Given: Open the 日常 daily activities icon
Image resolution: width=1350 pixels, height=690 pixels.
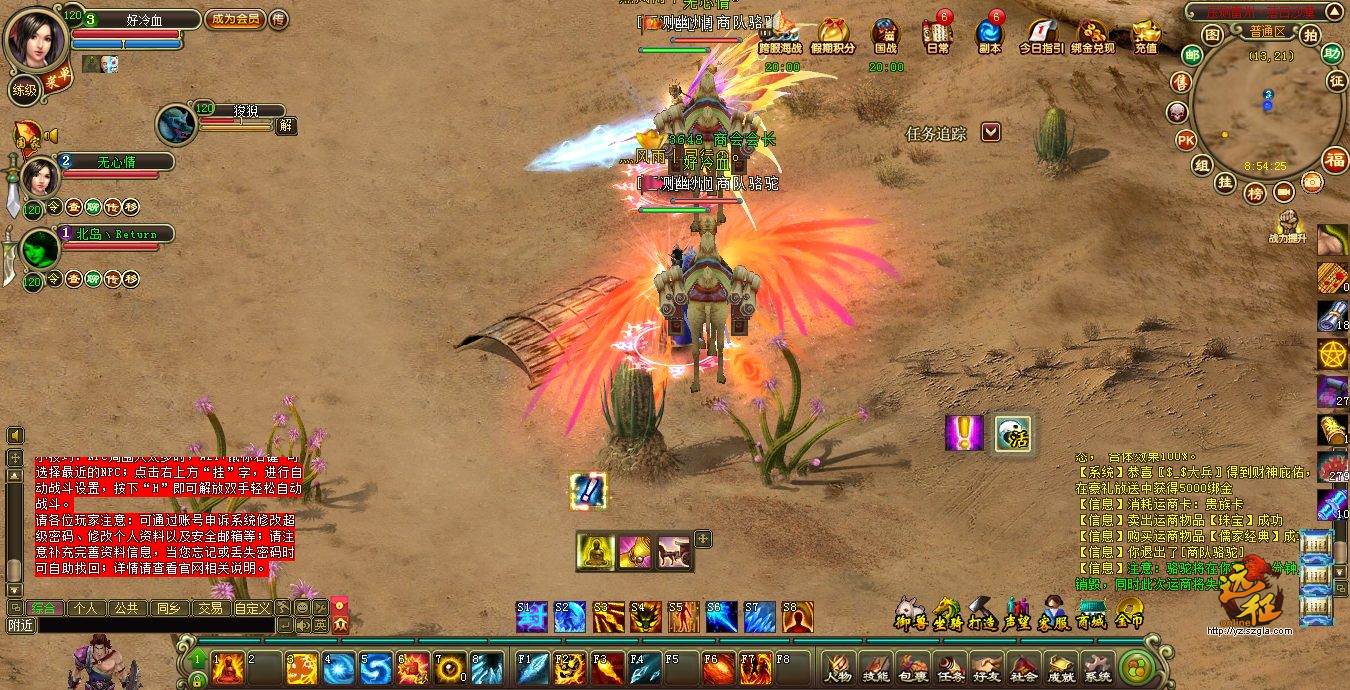Looking at the screenshot, I should pos(937,34).
